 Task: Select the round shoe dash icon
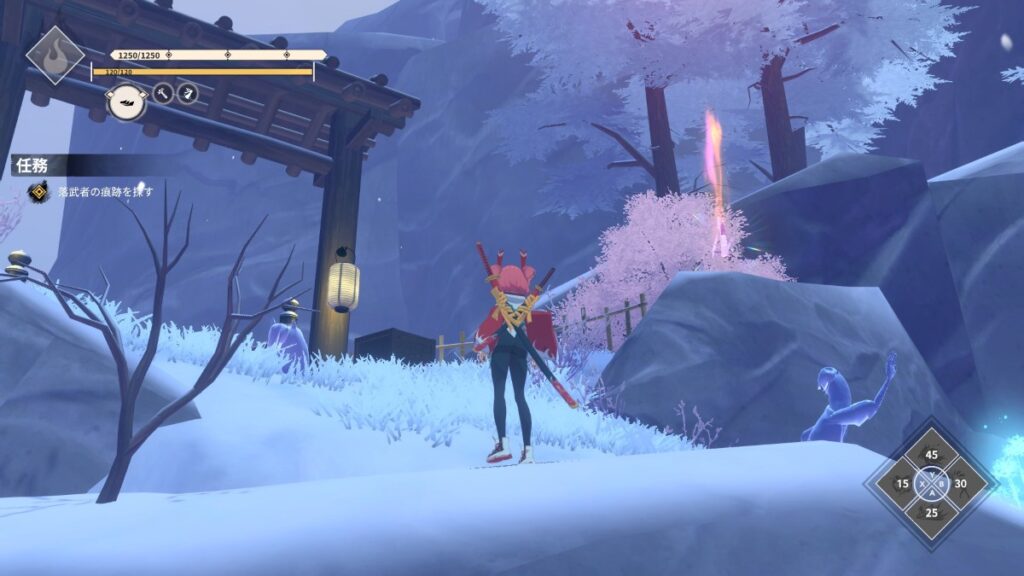127,101
